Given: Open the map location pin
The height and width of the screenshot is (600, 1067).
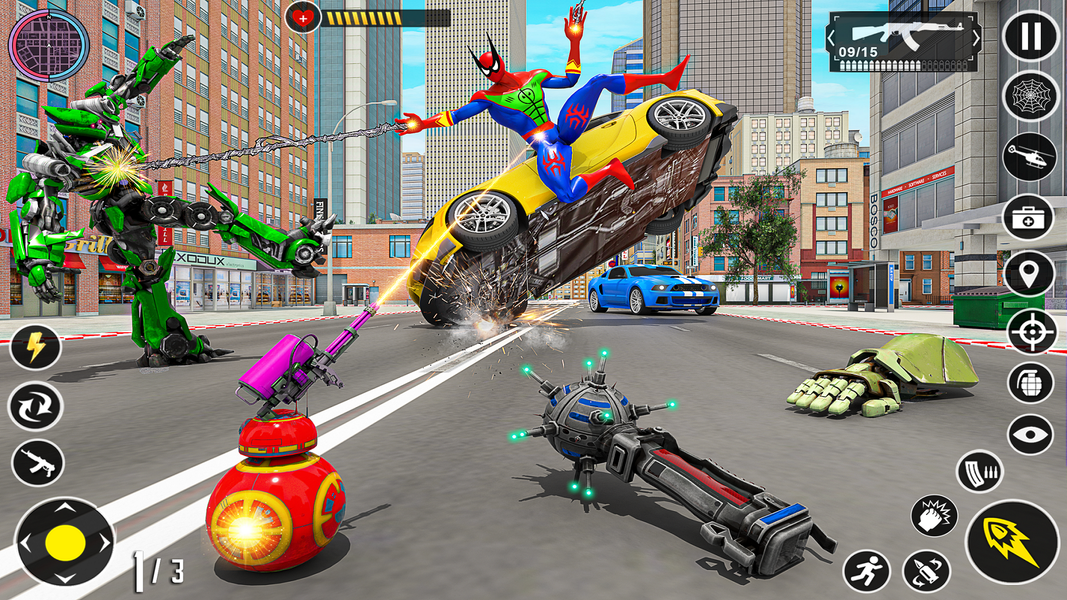Looking at the screenshot, I should pos(1030,274).
